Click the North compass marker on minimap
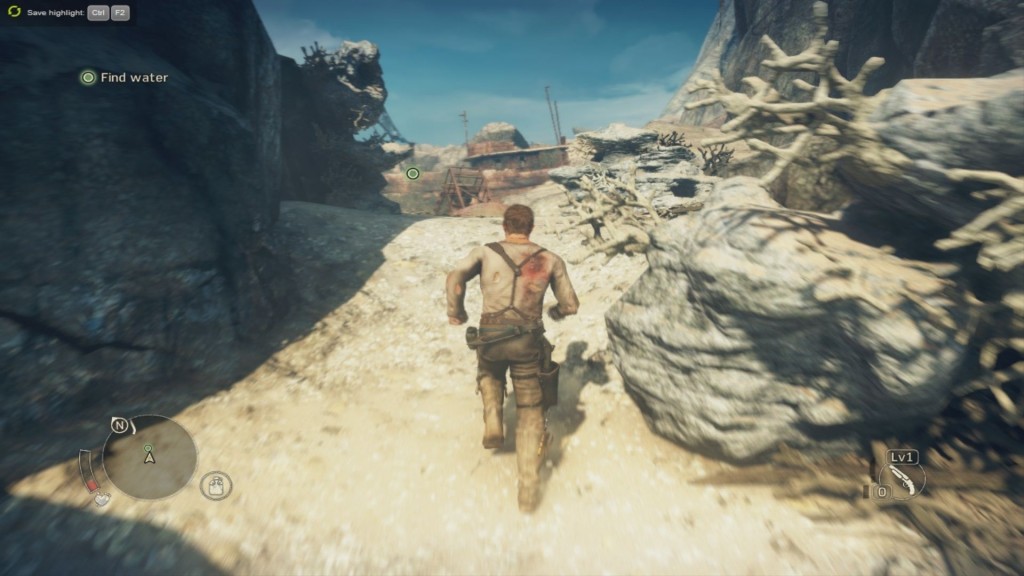 [119, 425]
